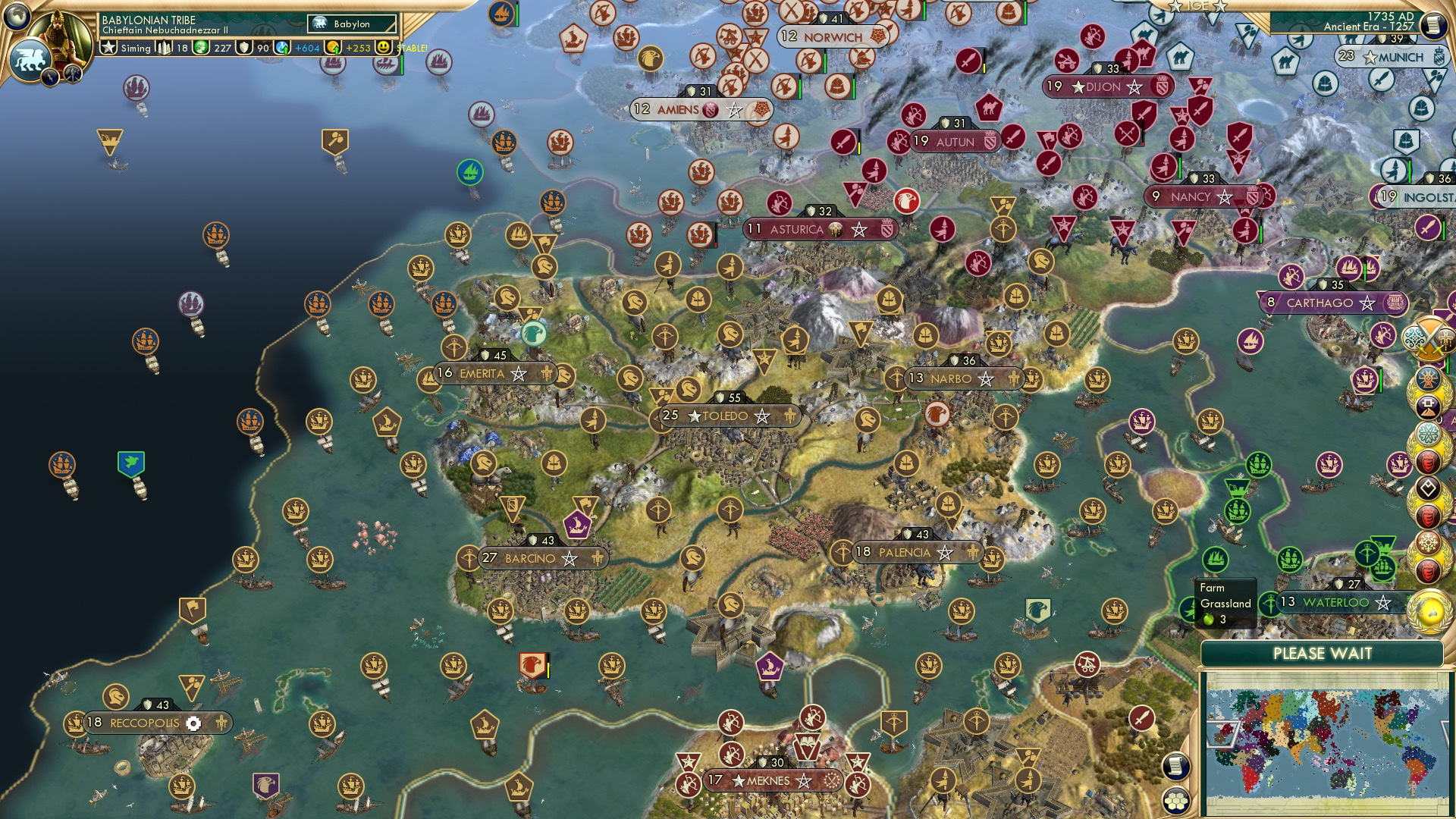Click the gear icon on the Reccopolis banner
This screenshot has height=819, width=1456.
(192, 723)
